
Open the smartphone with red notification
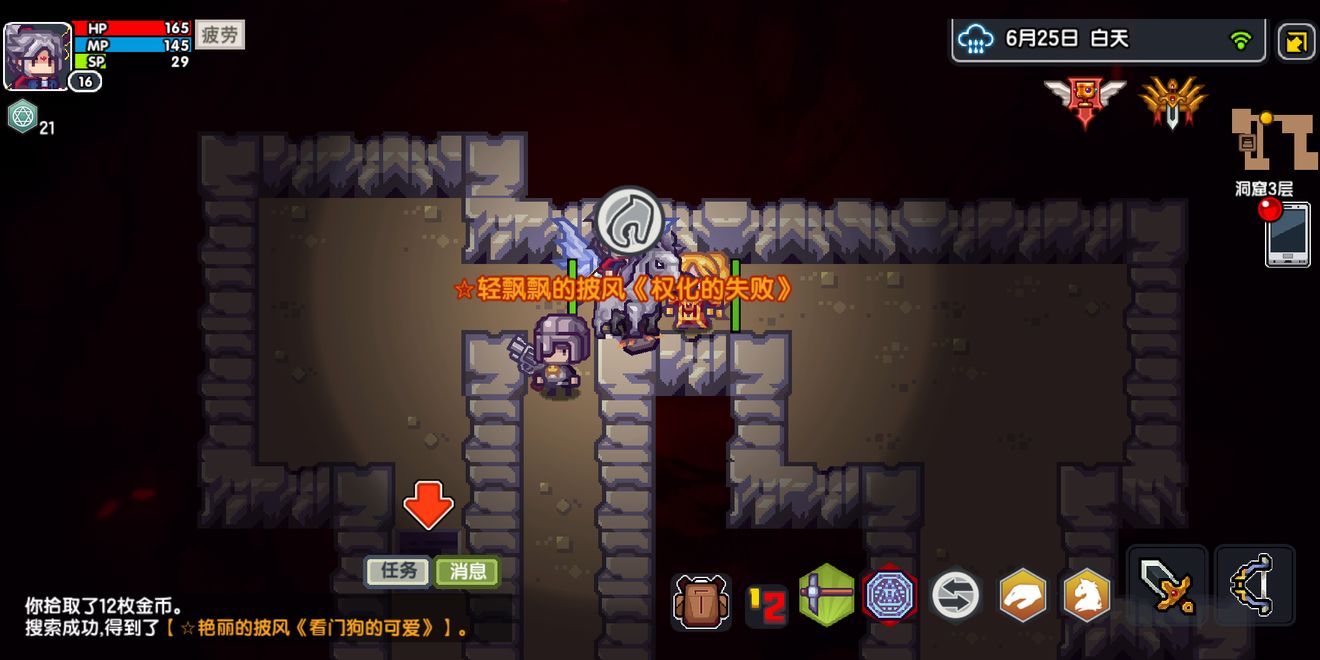1287,234
